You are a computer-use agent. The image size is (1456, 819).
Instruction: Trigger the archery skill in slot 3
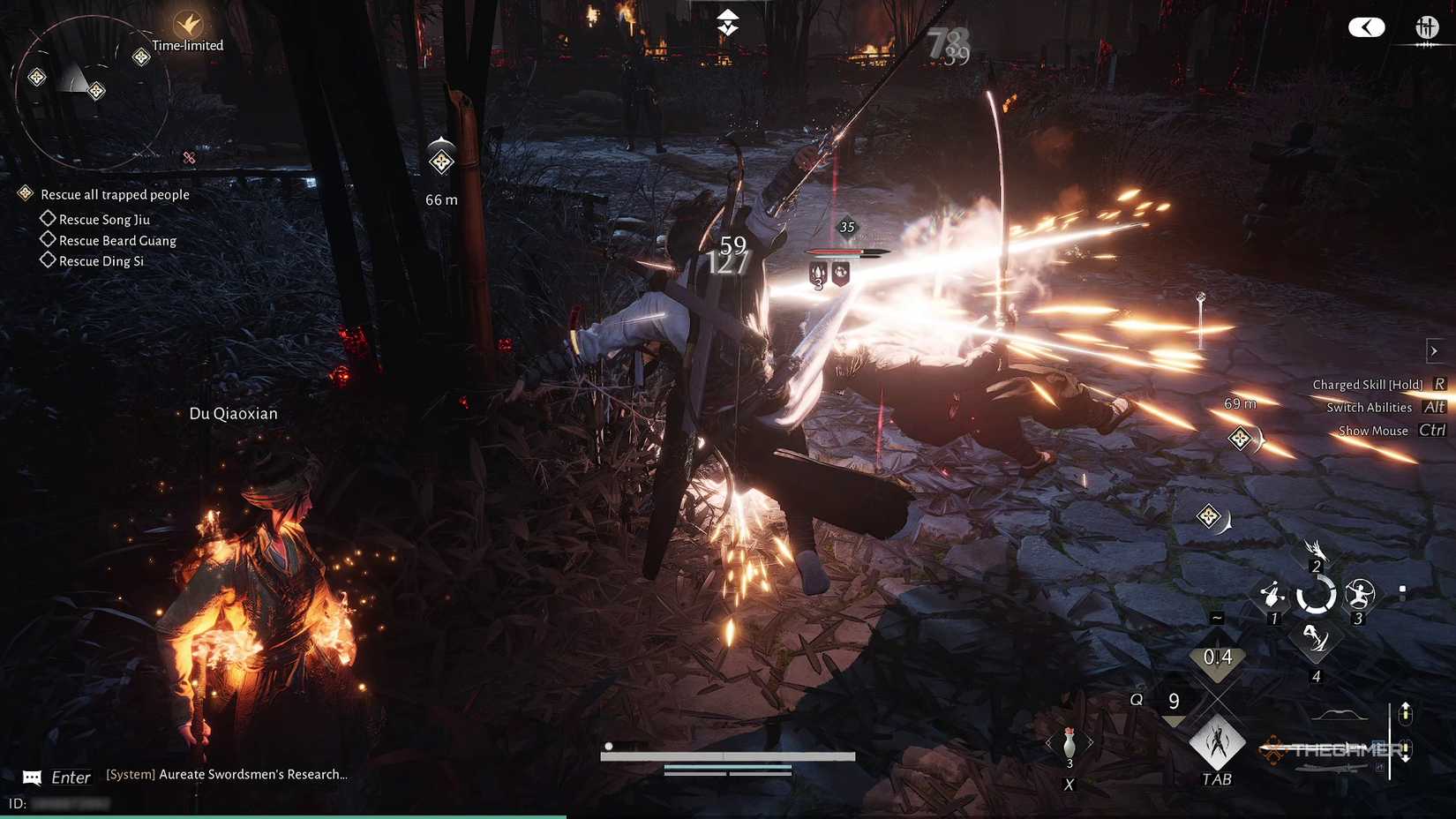click(x=1361, y=595)
